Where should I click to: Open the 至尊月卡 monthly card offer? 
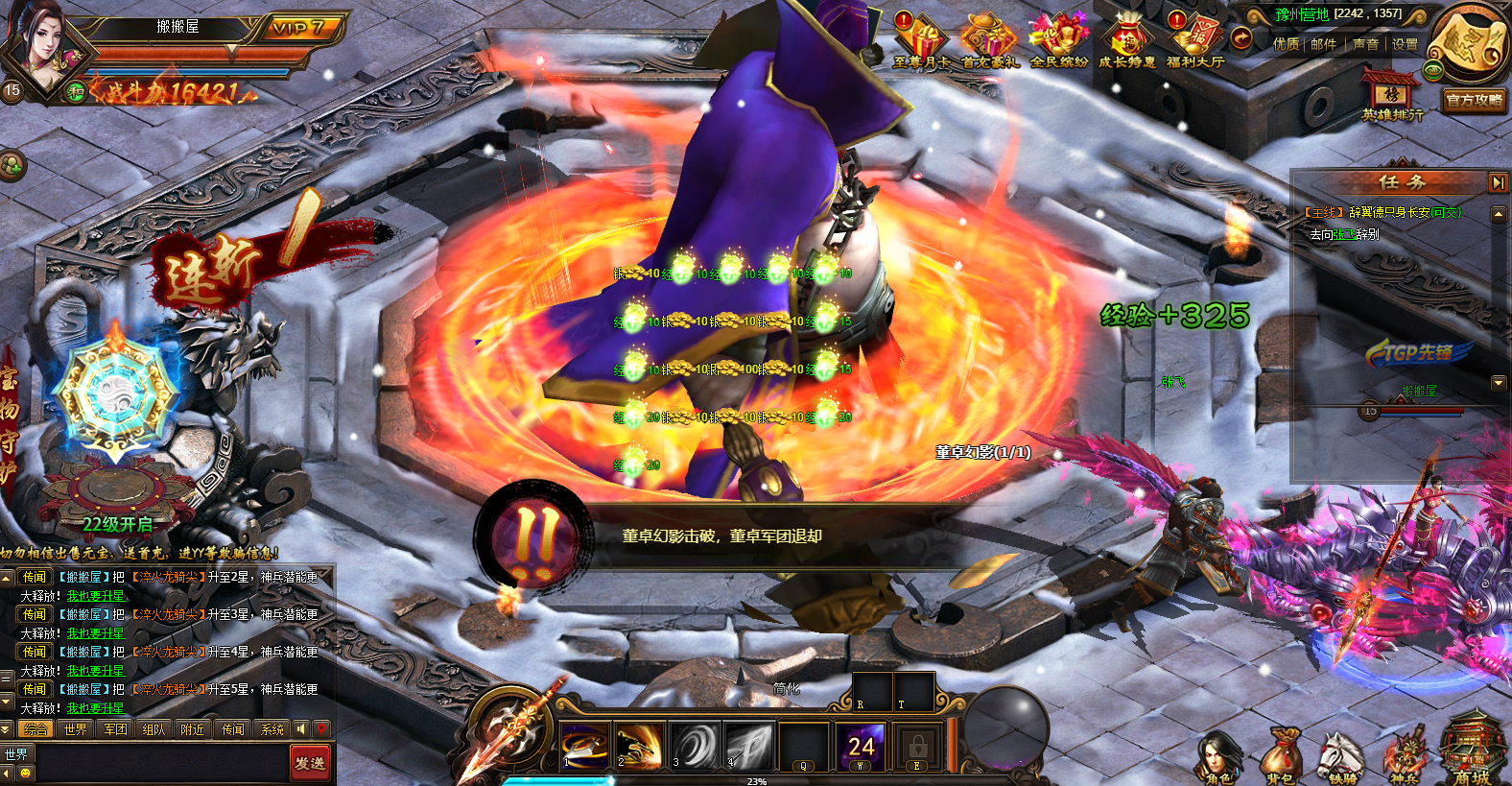click(x=922, y=41)
